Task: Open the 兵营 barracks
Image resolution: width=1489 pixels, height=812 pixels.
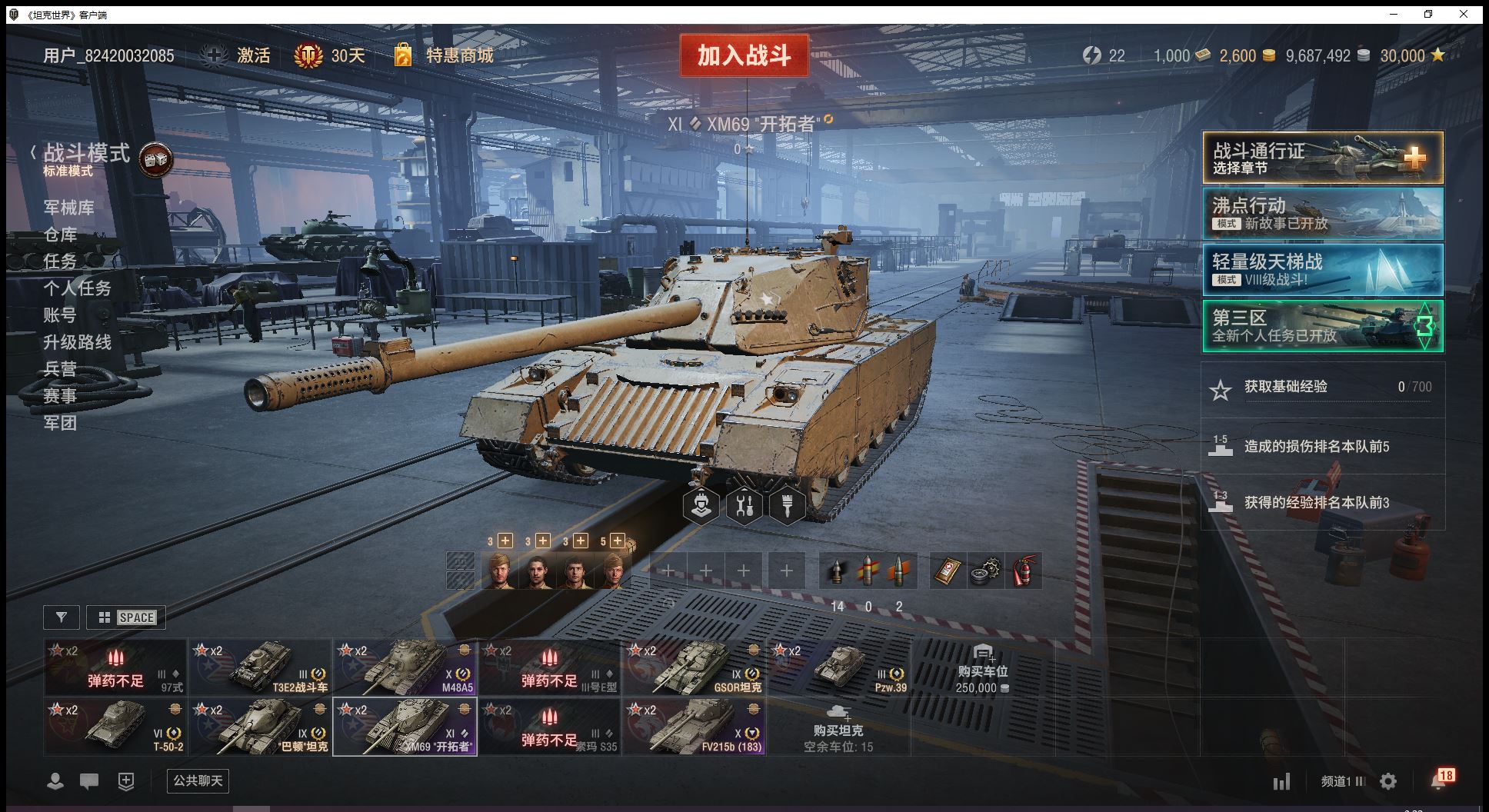Action: pos(60,369)
